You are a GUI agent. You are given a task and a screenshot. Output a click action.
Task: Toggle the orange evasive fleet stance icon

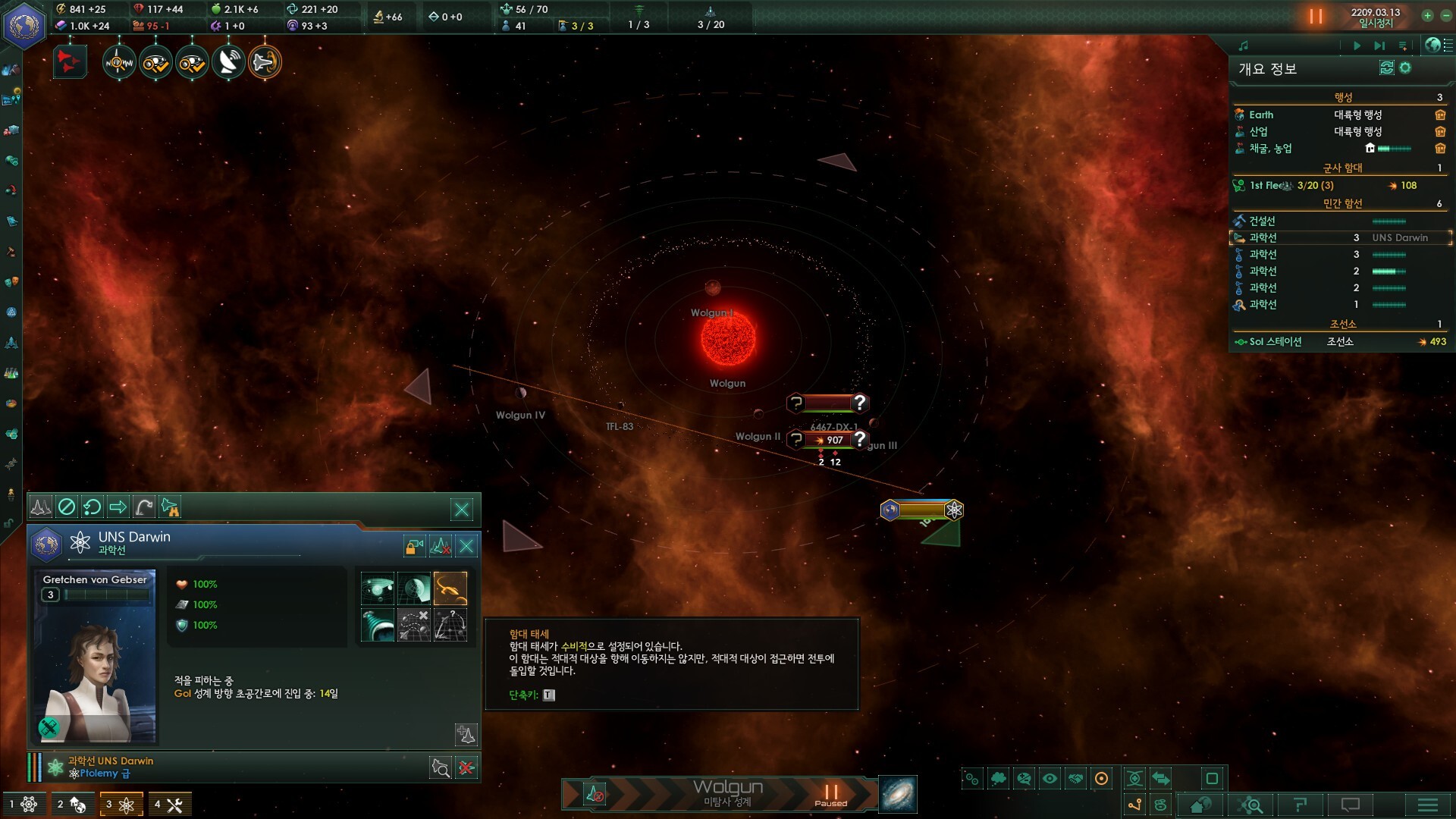(x=450, y=588)
